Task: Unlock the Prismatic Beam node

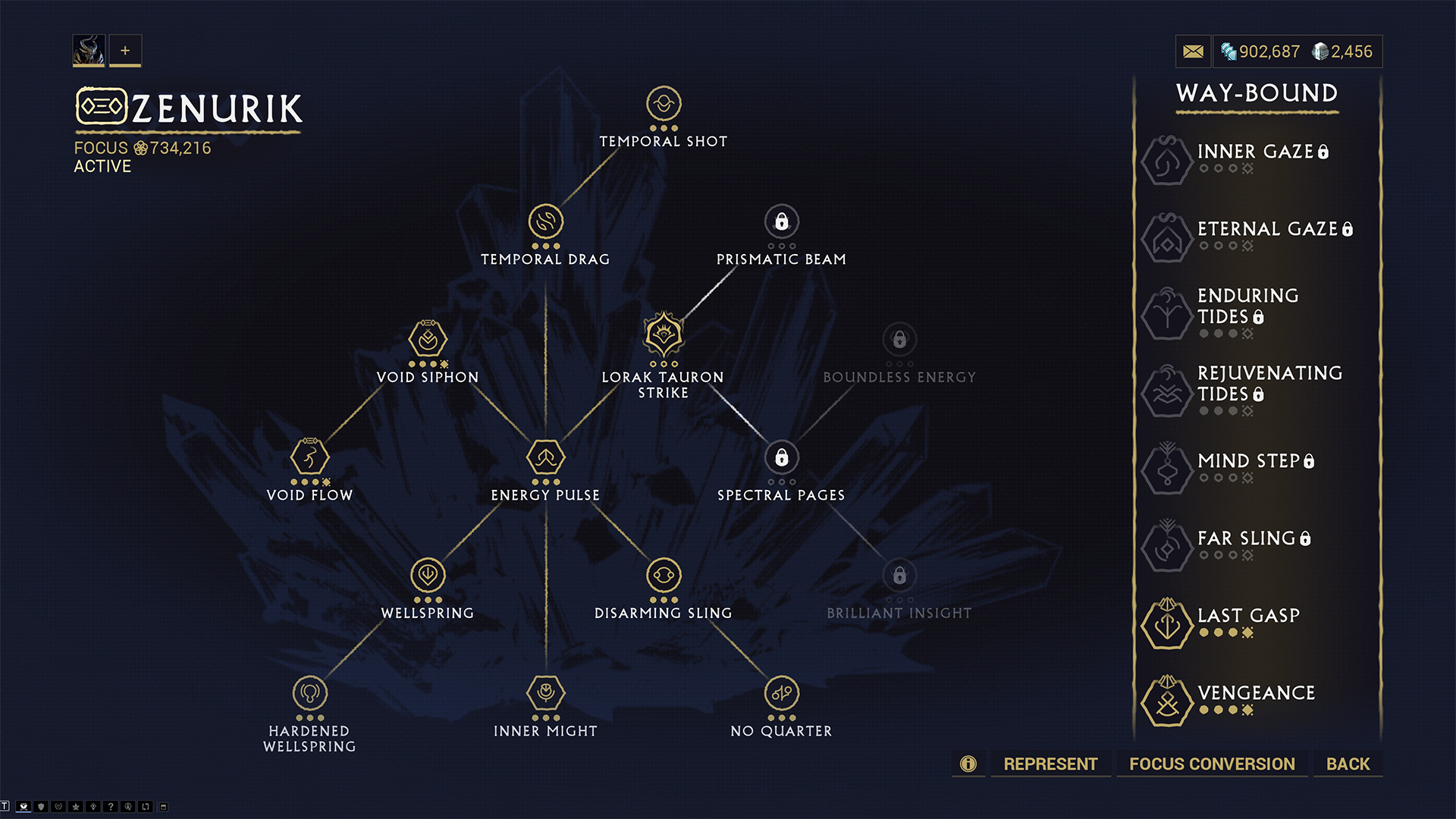Action: (781, 221)
